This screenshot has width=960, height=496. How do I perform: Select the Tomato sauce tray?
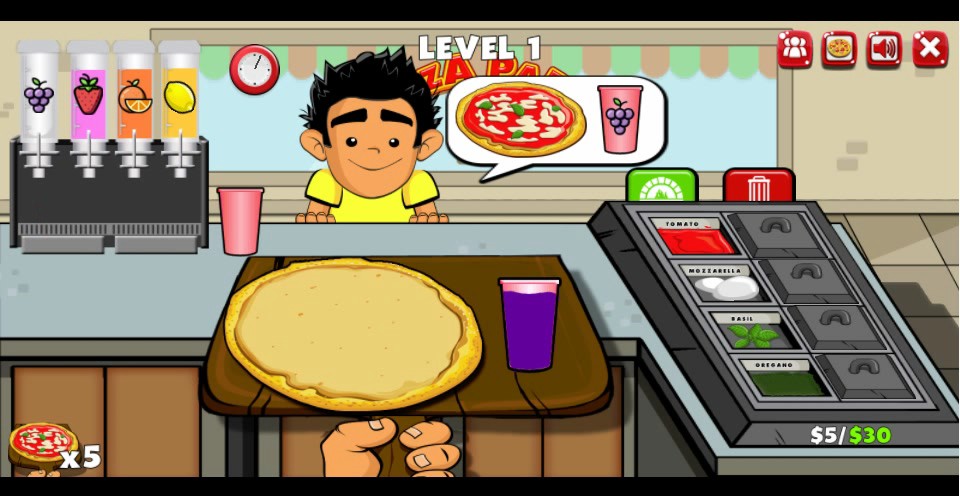[x=696, y=238]
